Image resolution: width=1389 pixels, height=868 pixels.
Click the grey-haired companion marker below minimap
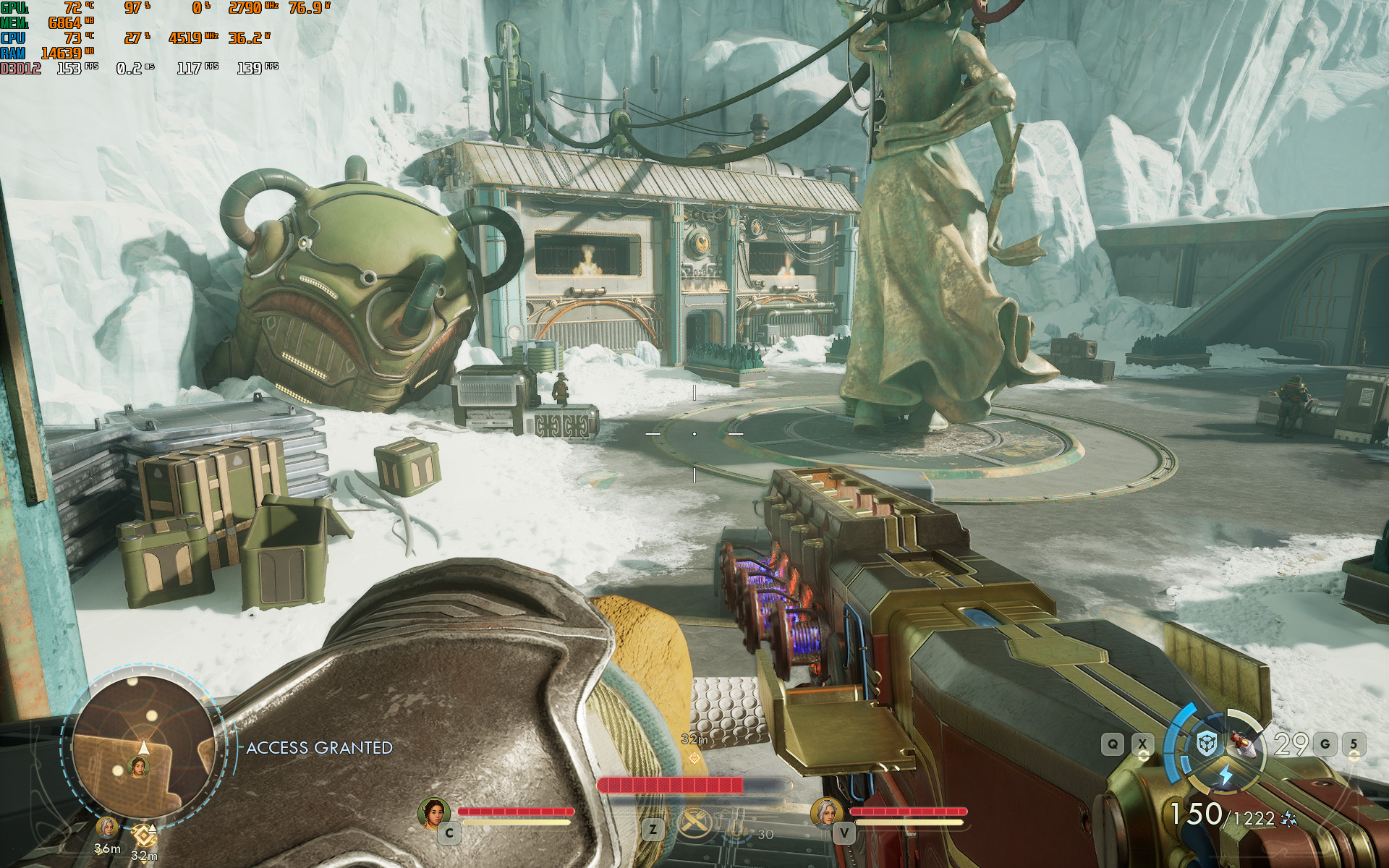(107, 828)
